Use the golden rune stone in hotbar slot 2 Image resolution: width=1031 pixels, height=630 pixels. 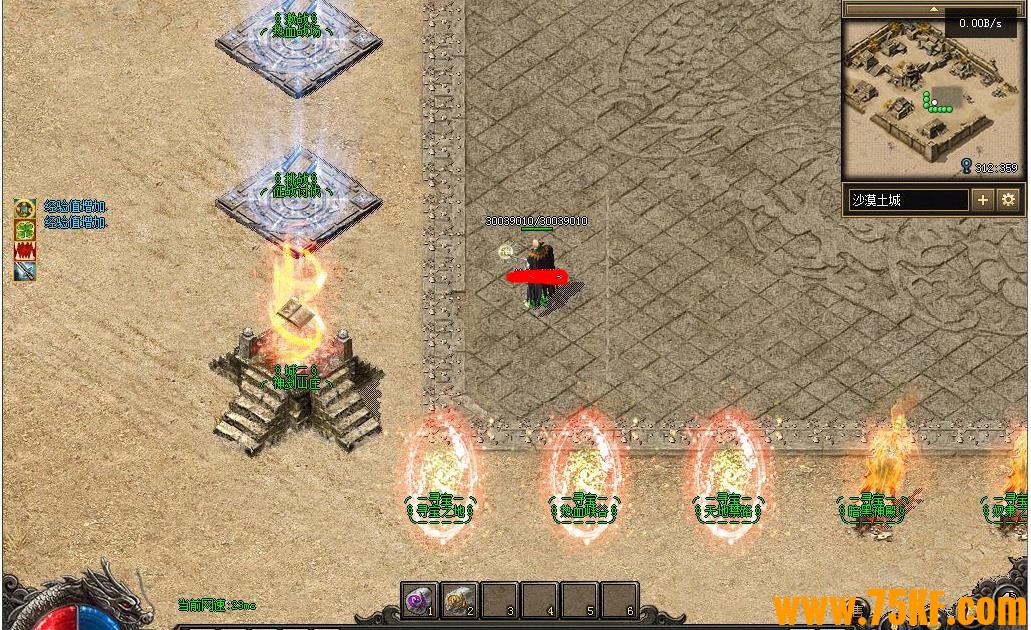[458, 600]
